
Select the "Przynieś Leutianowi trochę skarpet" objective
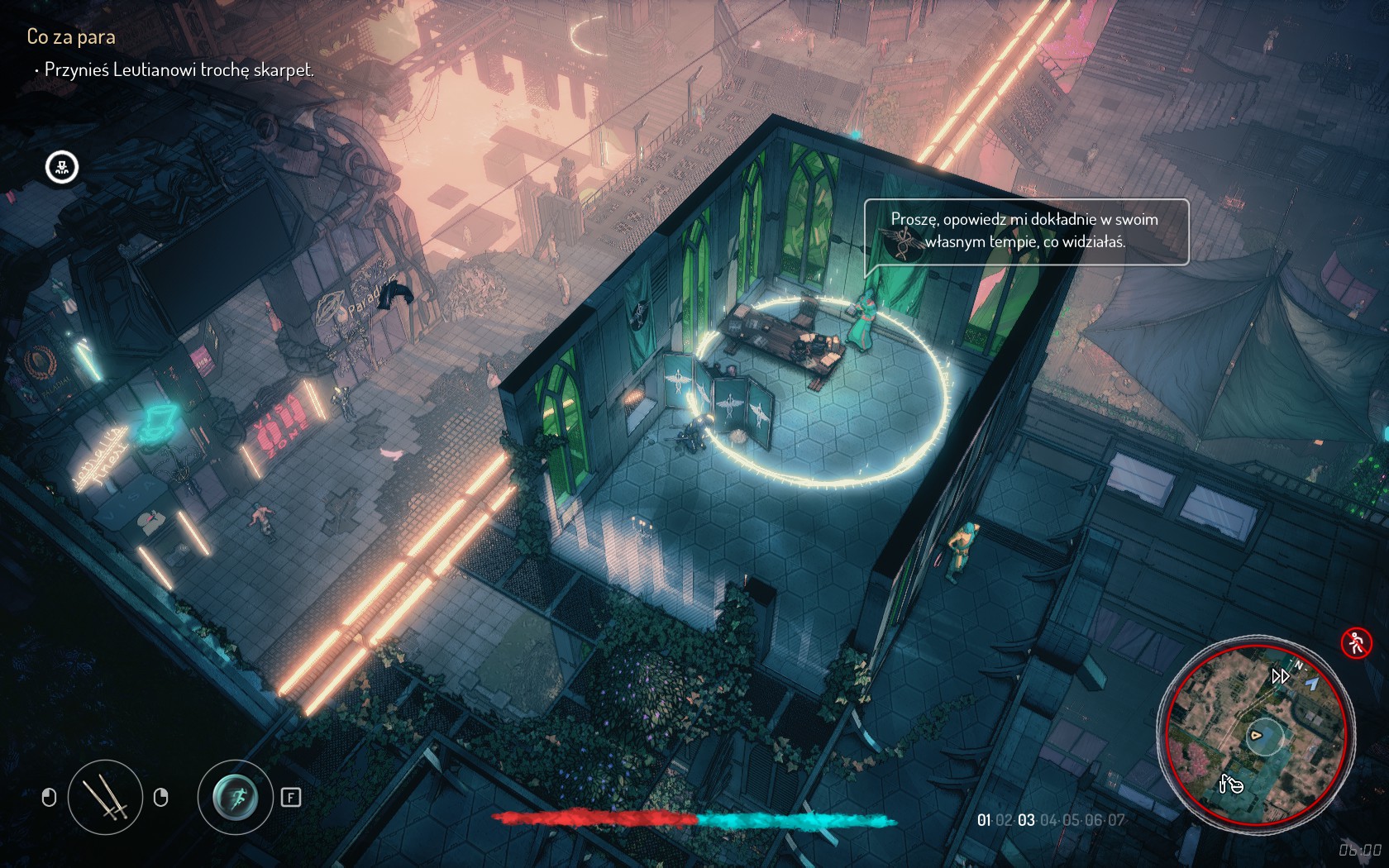[179, 69]
